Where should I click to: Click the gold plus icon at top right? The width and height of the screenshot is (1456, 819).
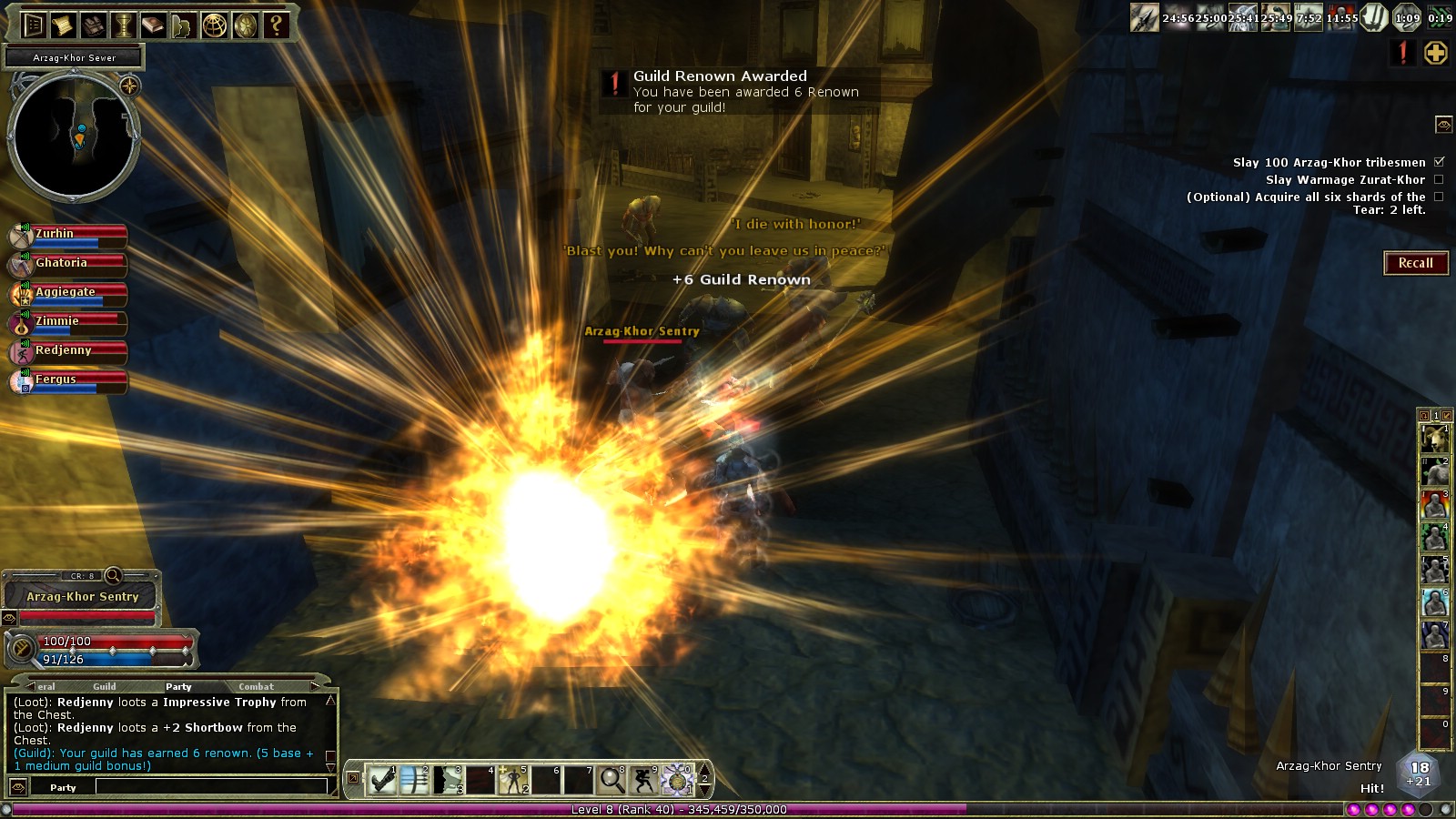pos(1436,53)
